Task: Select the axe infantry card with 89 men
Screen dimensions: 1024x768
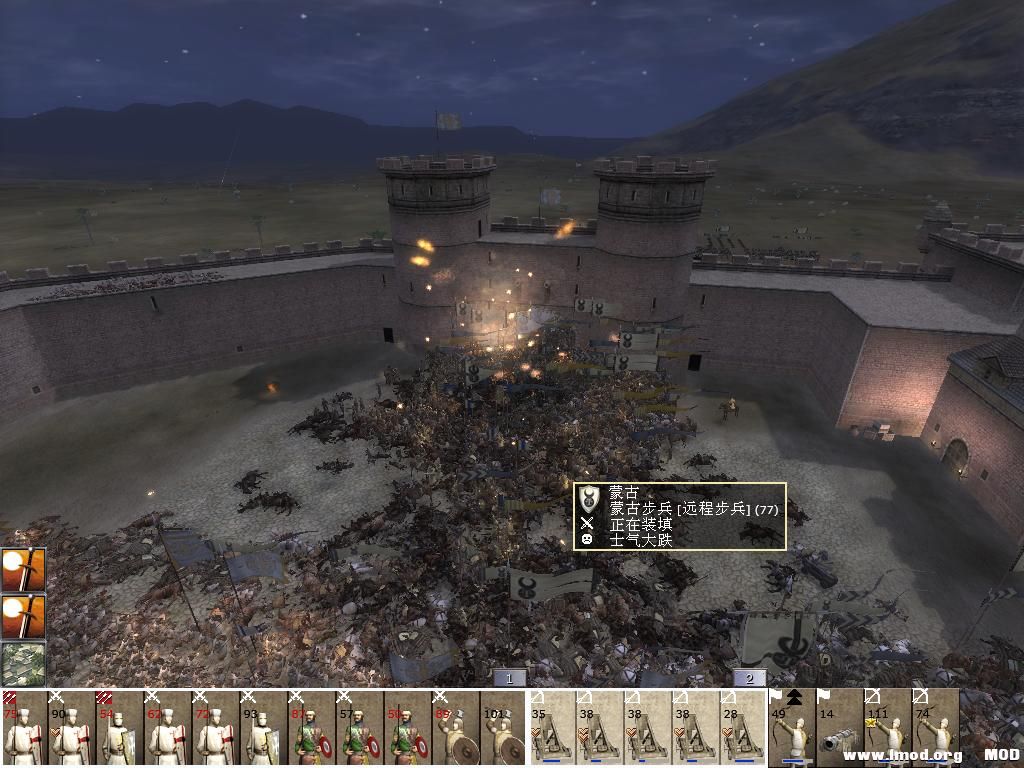Action: point(456,728)
